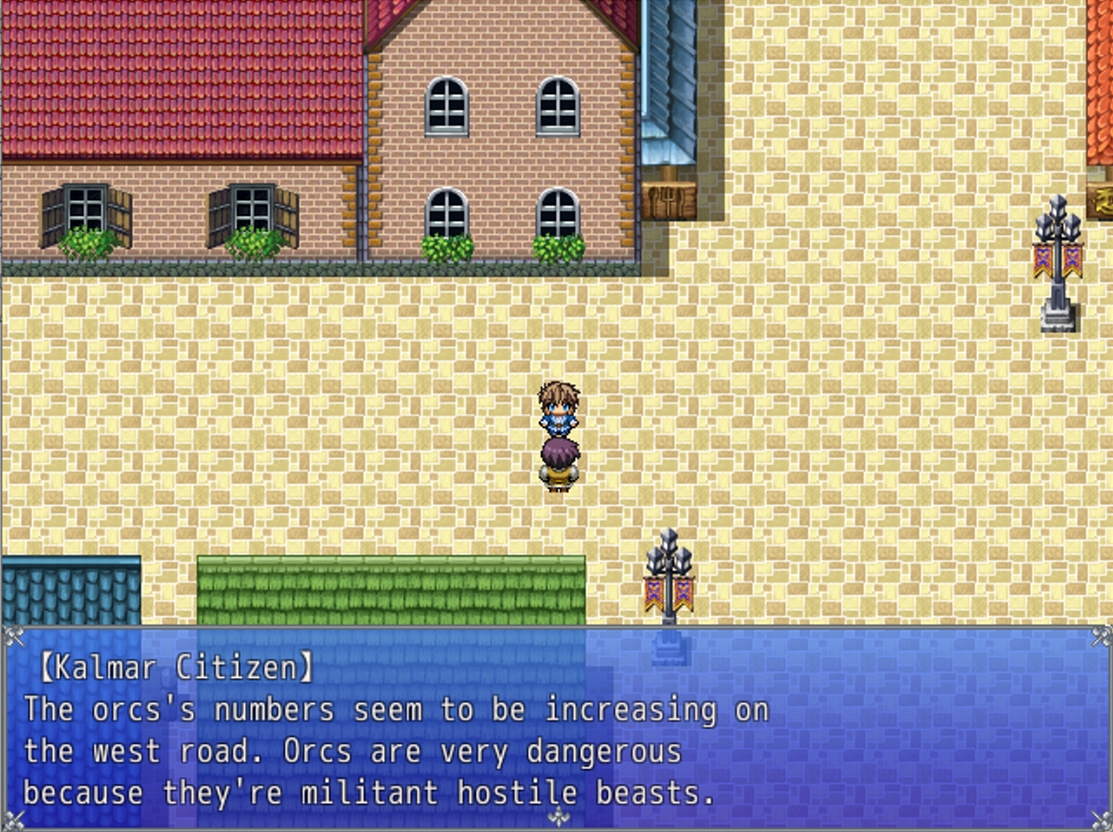
Task: Advance the Kalmar Citizen dialogue message
Action: [556, 728]
